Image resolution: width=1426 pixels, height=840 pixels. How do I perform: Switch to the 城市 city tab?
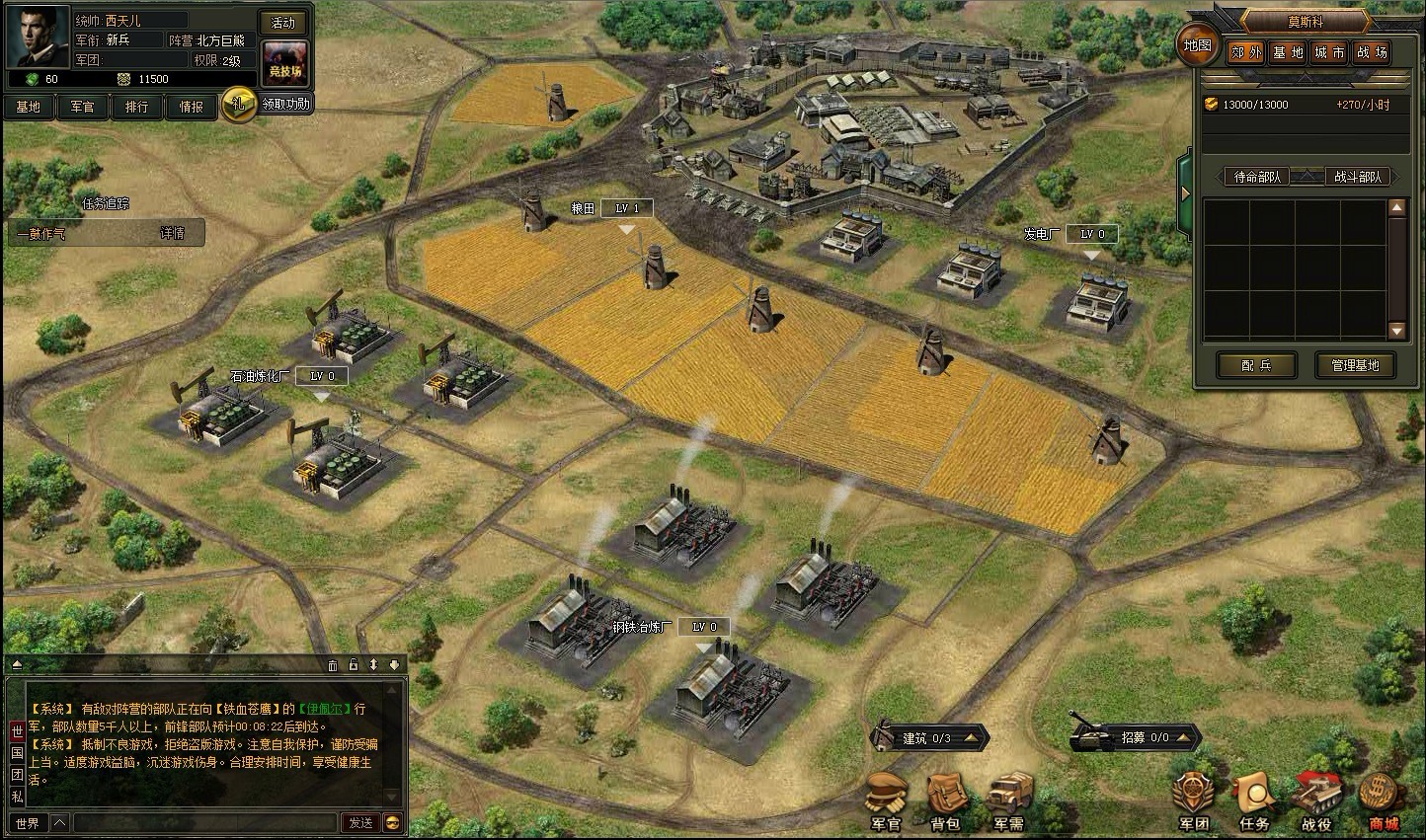point(1329,53)
